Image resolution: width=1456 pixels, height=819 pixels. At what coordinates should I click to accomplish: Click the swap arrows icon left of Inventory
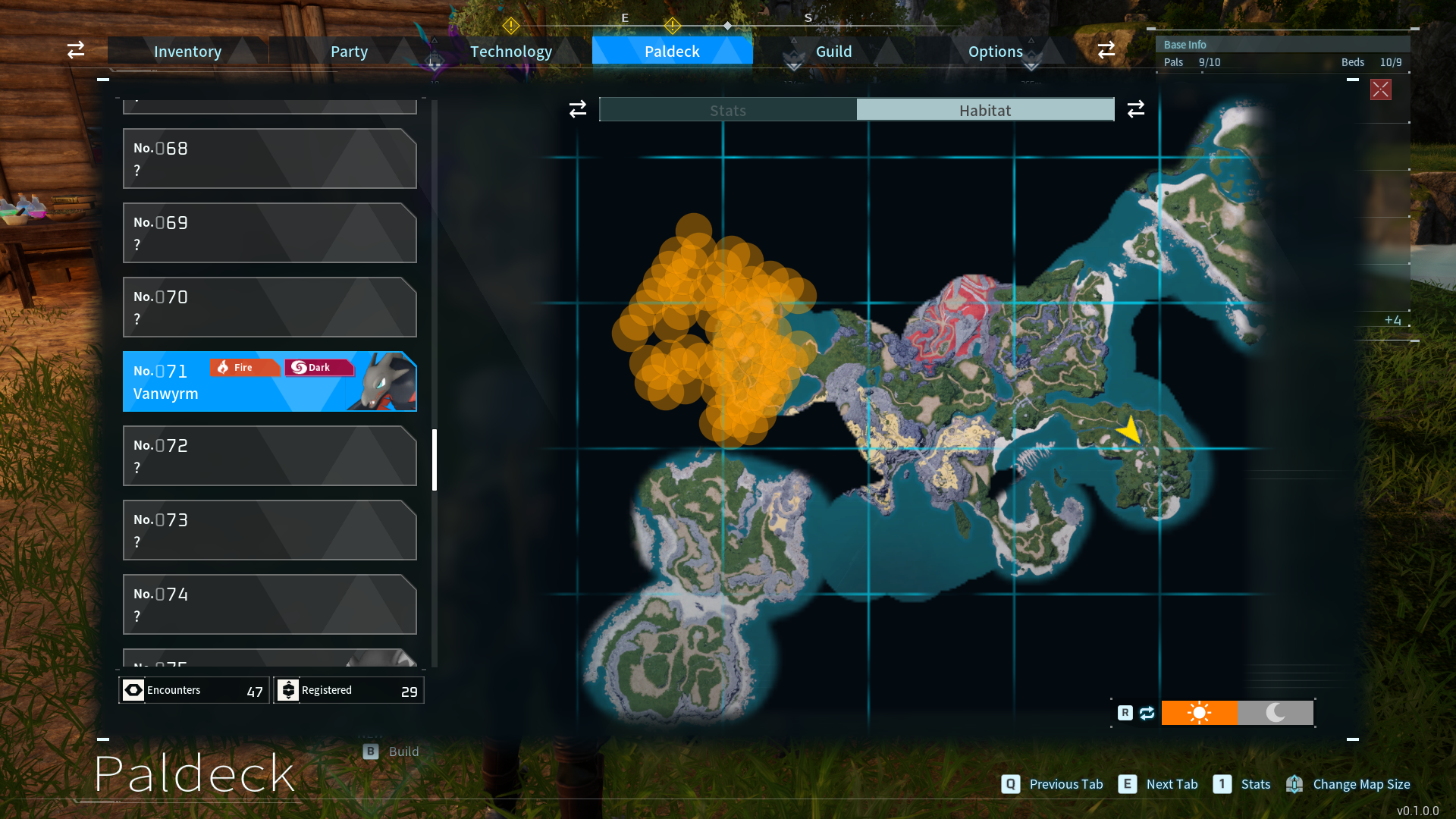pos(75,50)
